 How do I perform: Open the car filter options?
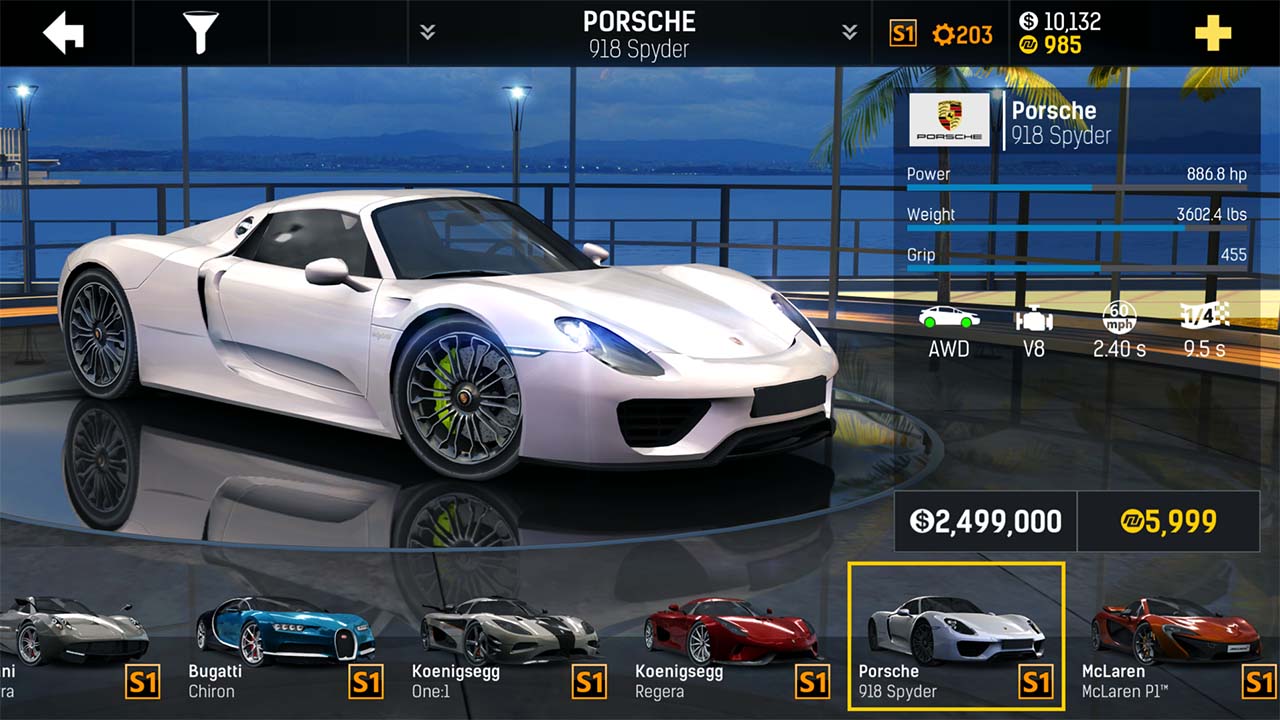point(200,30)
